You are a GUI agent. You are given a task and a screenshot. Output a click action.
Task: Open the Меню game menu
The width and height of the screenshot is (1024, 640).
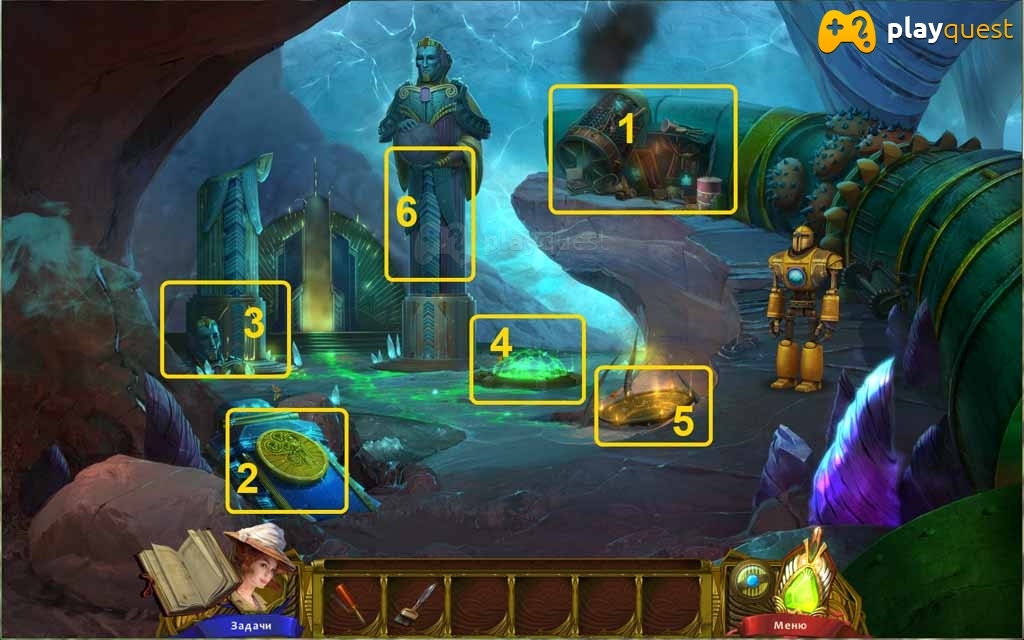click(783, 627)
